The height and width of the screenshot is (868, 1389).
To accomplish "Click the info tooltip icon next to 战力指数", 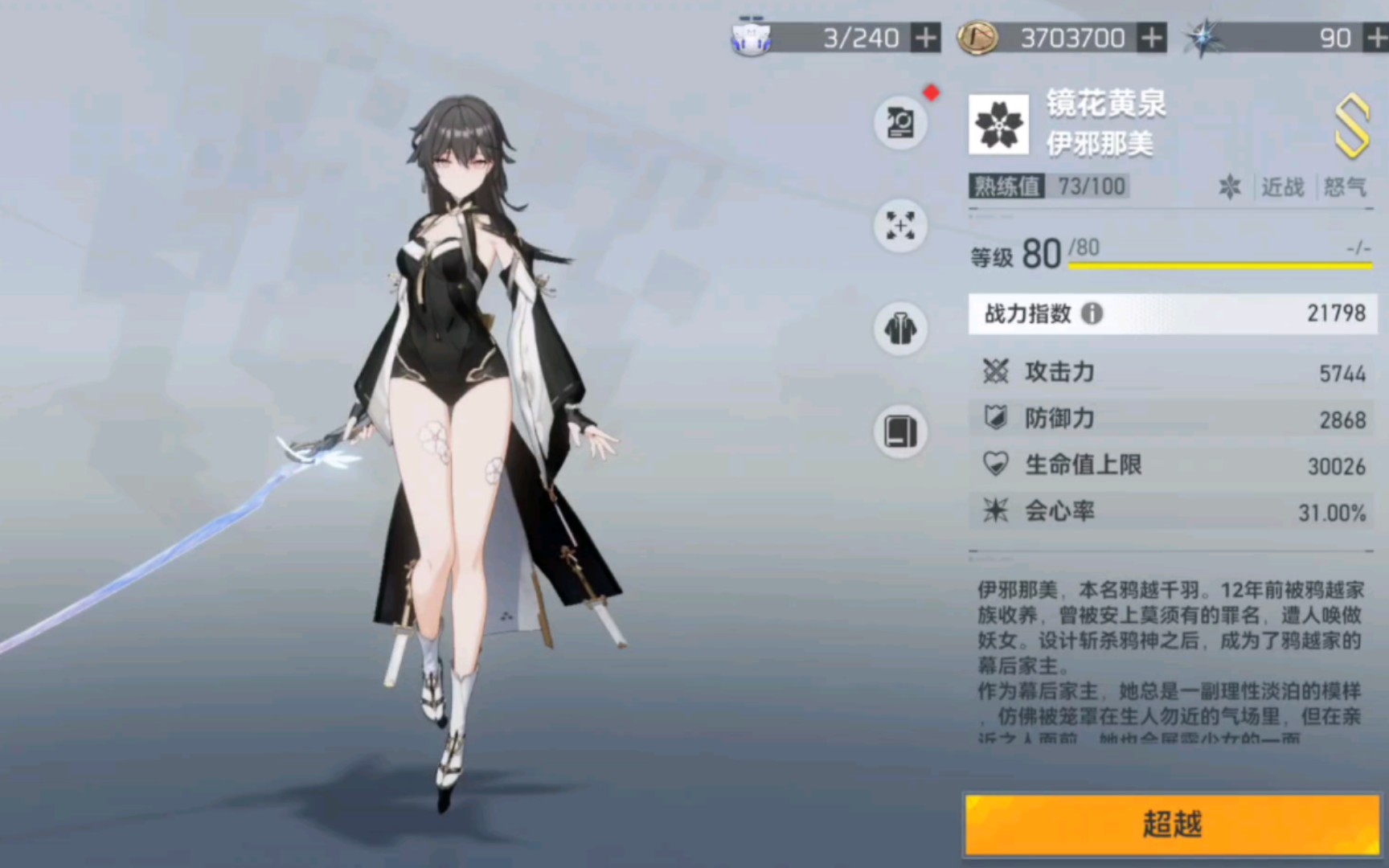I will (x=1091, y=315).
